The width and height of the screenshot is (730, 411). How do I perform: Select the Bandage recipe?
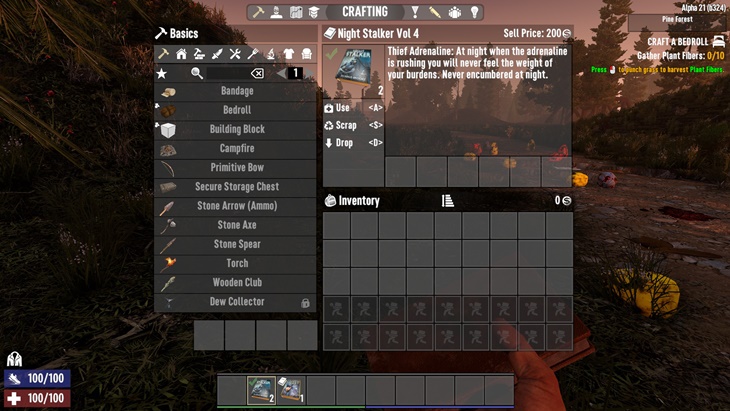(x=236, y=91)
